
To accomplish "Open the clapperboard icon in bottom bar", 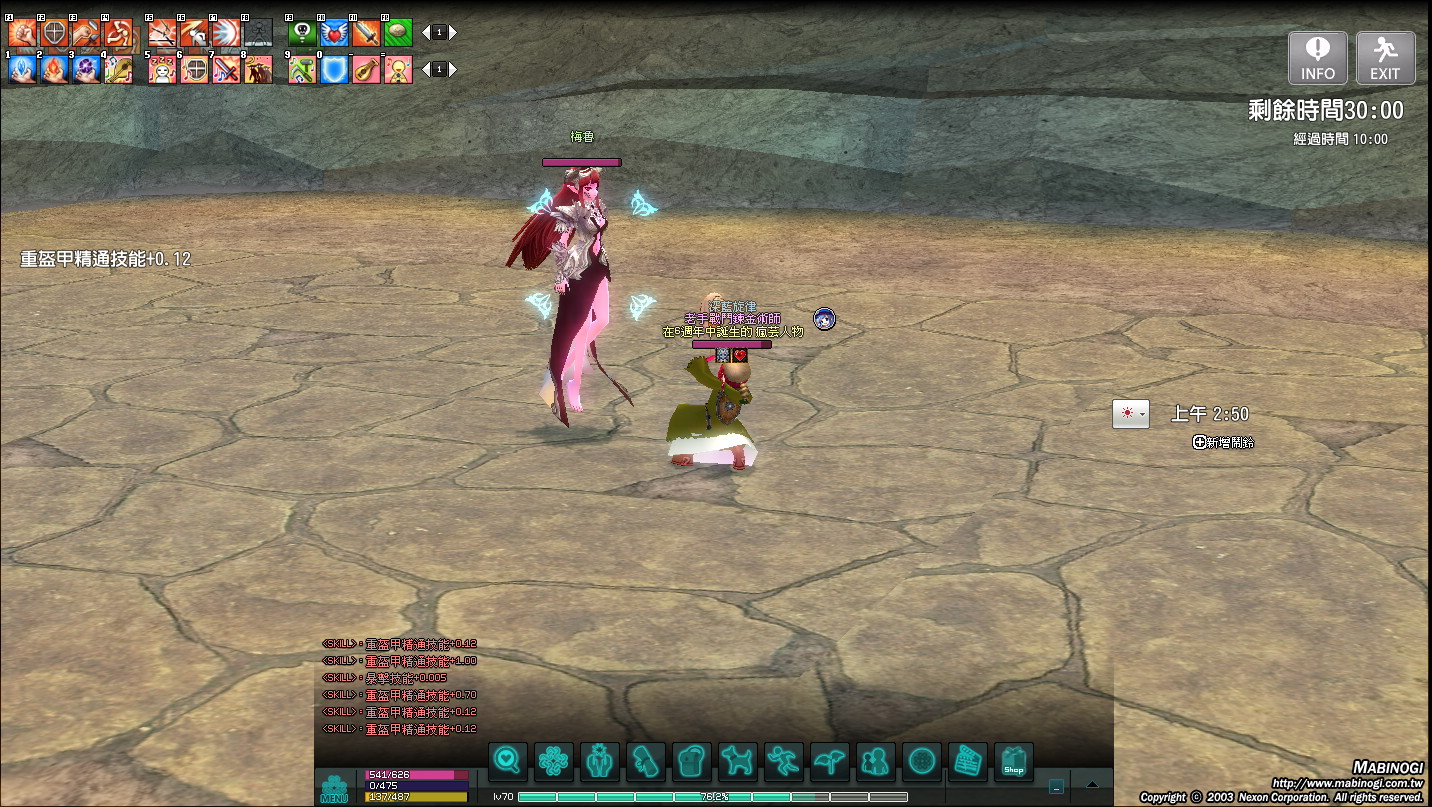I will point(968,762).
